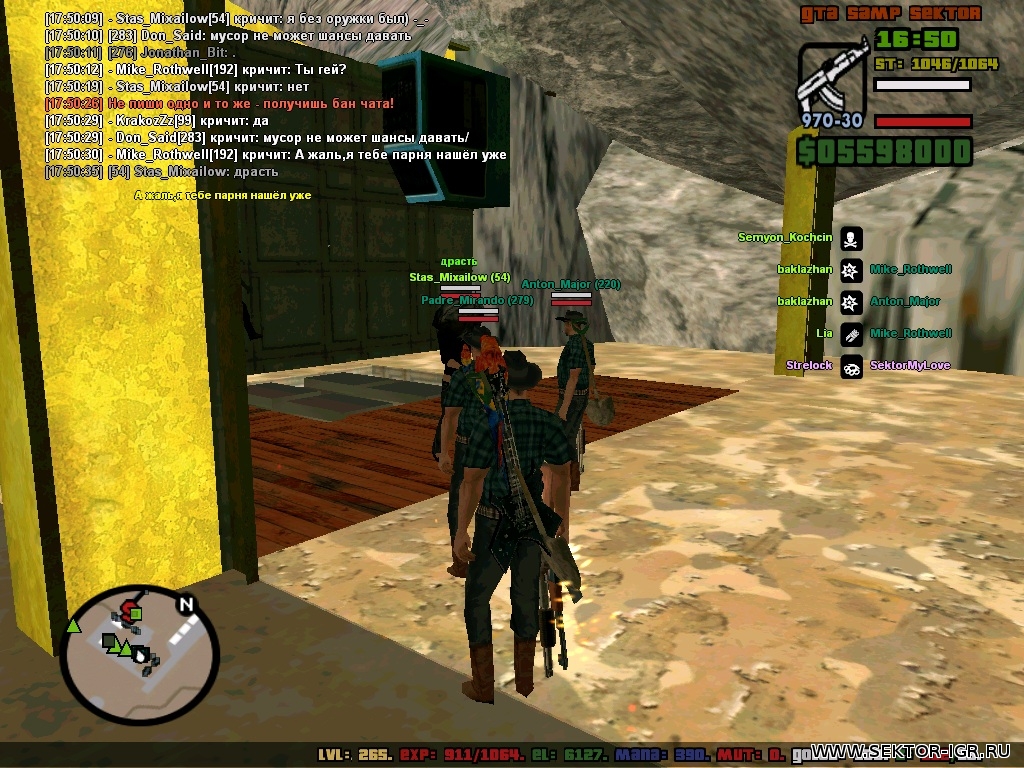Click the north marker on the minimap
Image resolution: width=1024 pixels, height=768 pixels.
[x=185, y=604]
